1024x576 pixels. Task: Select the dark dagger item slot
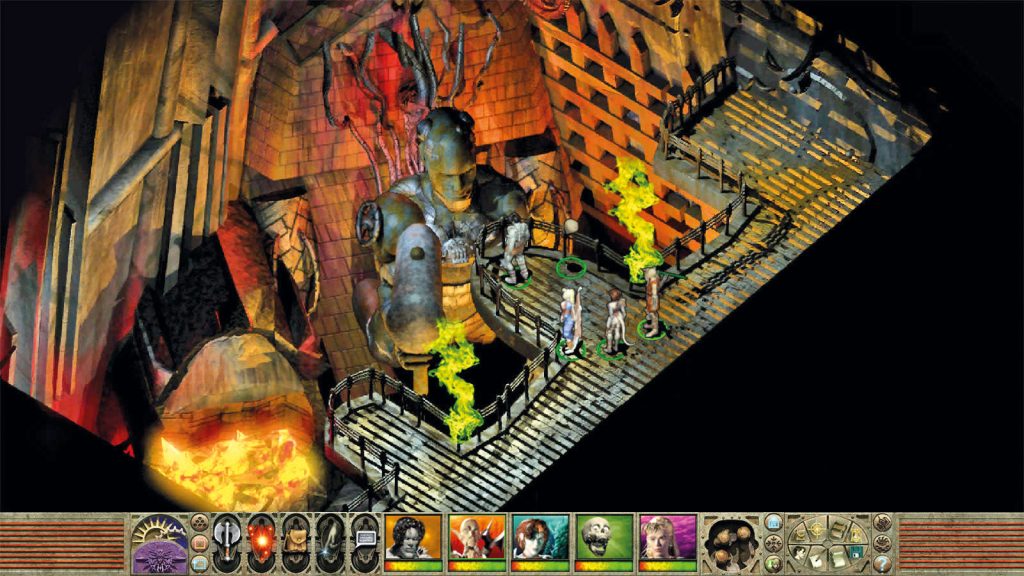329,541
